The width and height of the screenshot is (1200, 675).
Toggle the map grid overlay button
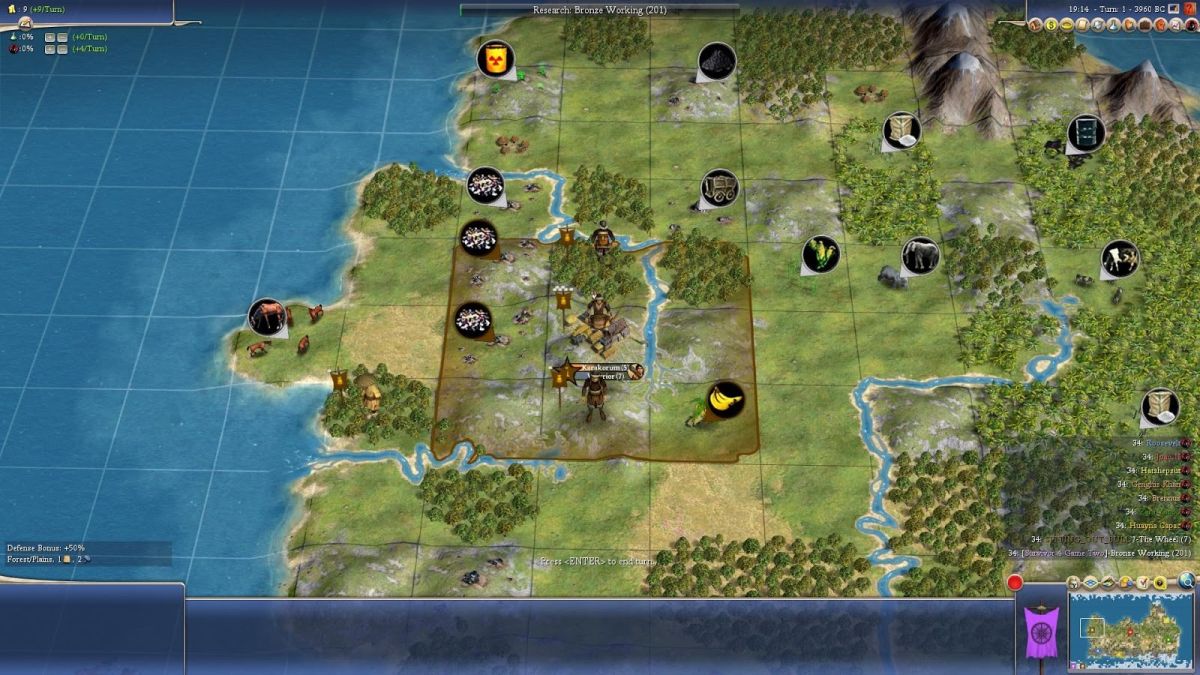coord(1089,582)
